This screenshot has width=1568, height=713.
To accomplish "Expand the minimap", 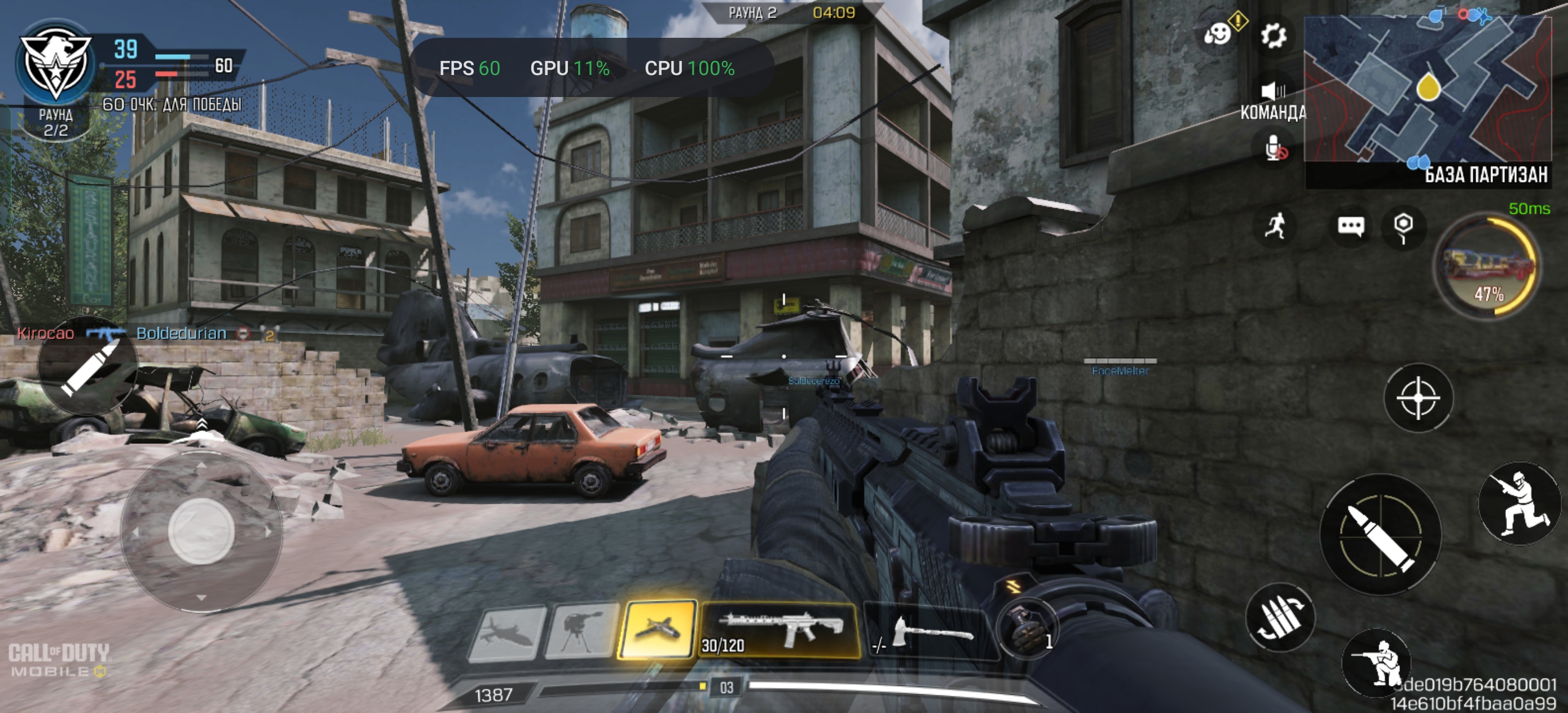I will click(x=1428, y=90).
